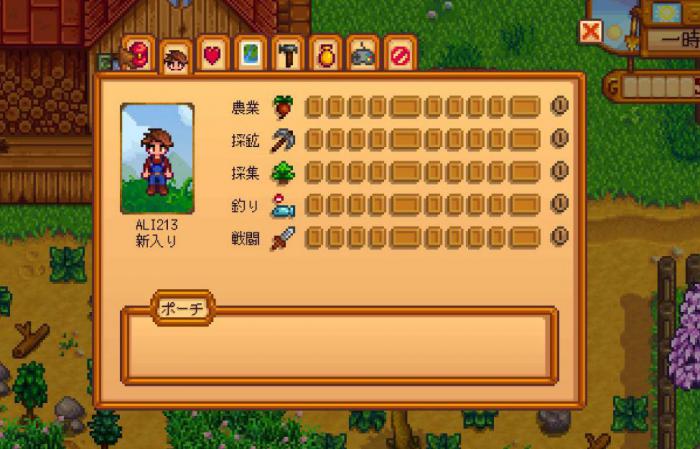Close the menu with the red X

591,32
